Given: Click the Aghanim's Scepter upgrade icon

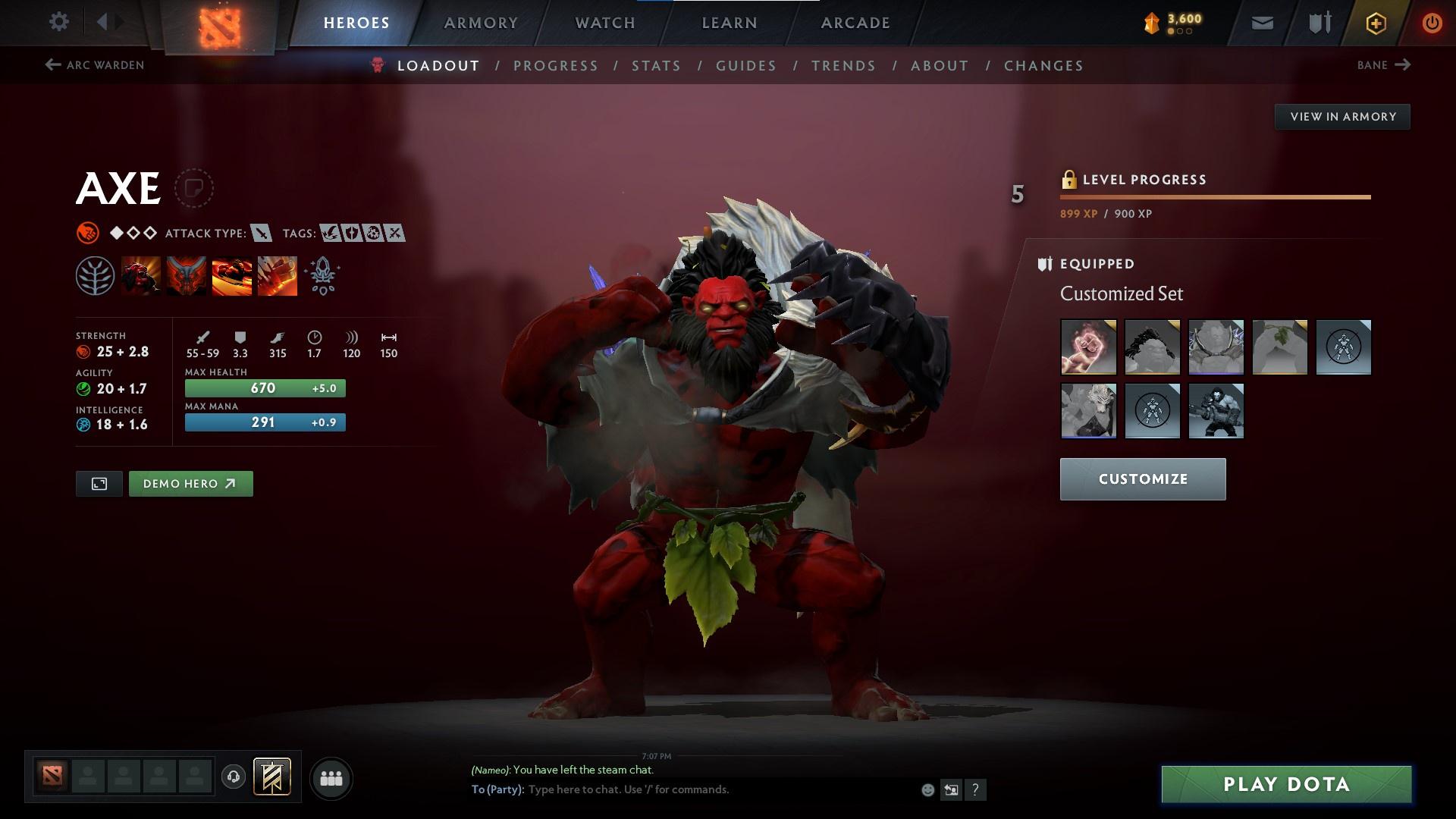Looking at the screenshot, I should pyautogui.click(x=322, y=275).
